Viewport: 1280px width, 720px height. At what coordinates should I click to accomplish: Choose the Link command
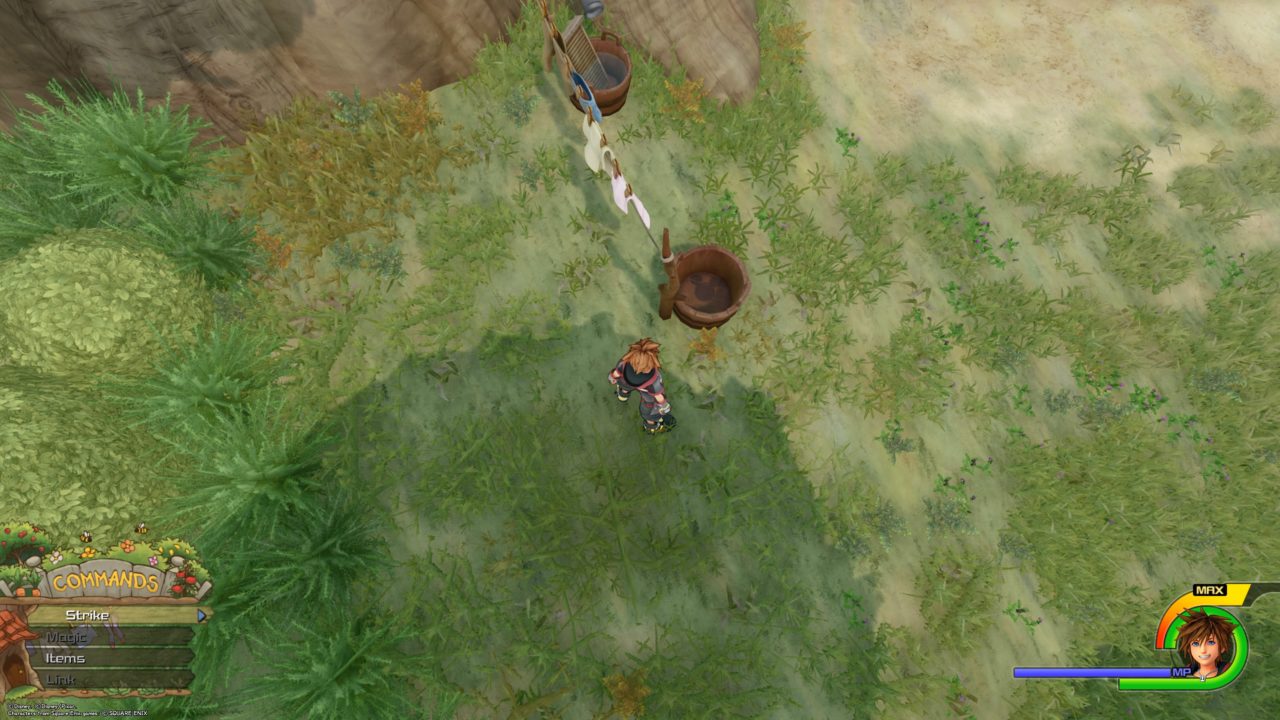(x=61, y=679)
